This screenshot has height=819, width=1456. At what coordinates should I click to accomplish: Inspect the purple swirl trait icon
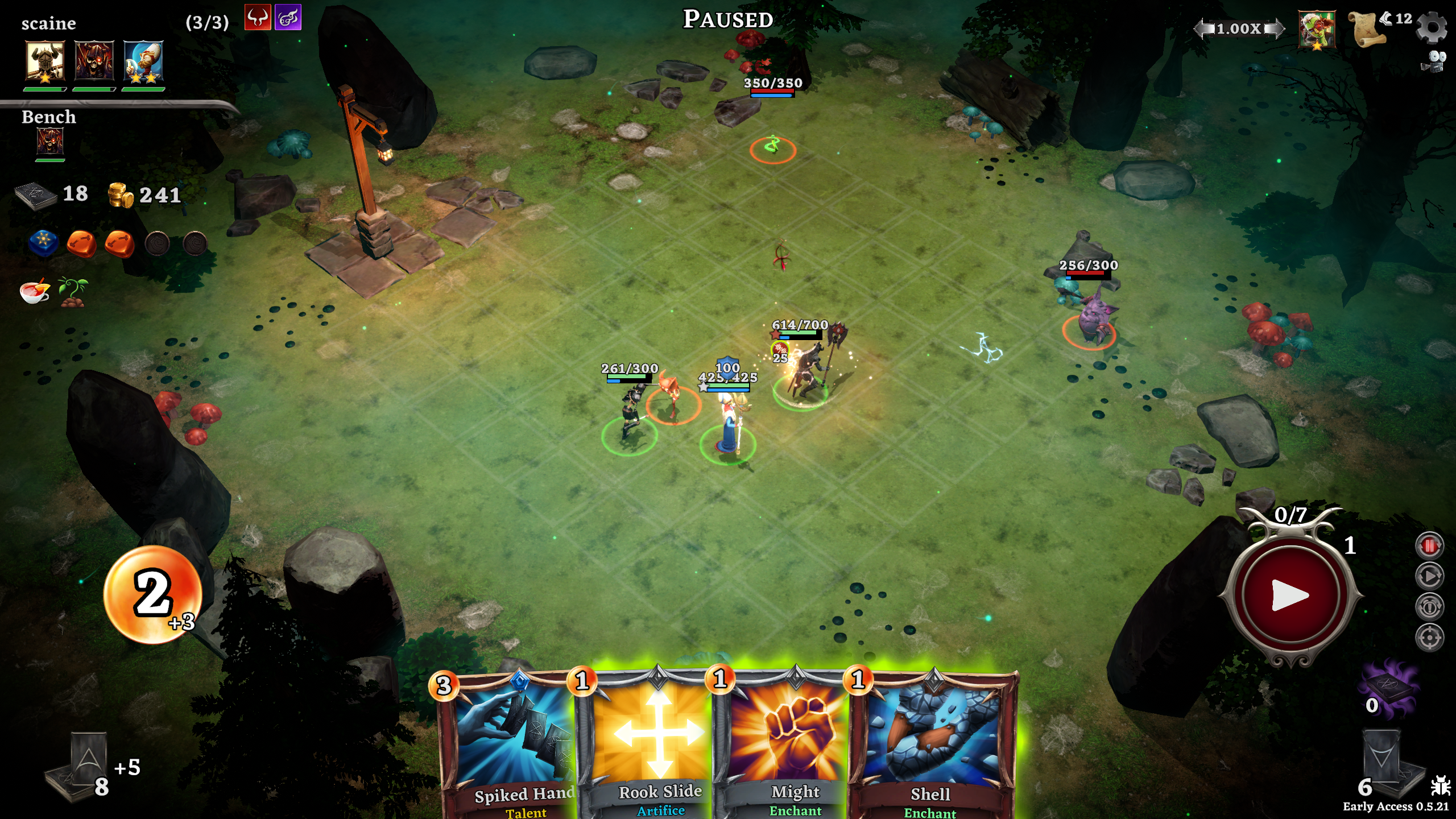point(288,18)
